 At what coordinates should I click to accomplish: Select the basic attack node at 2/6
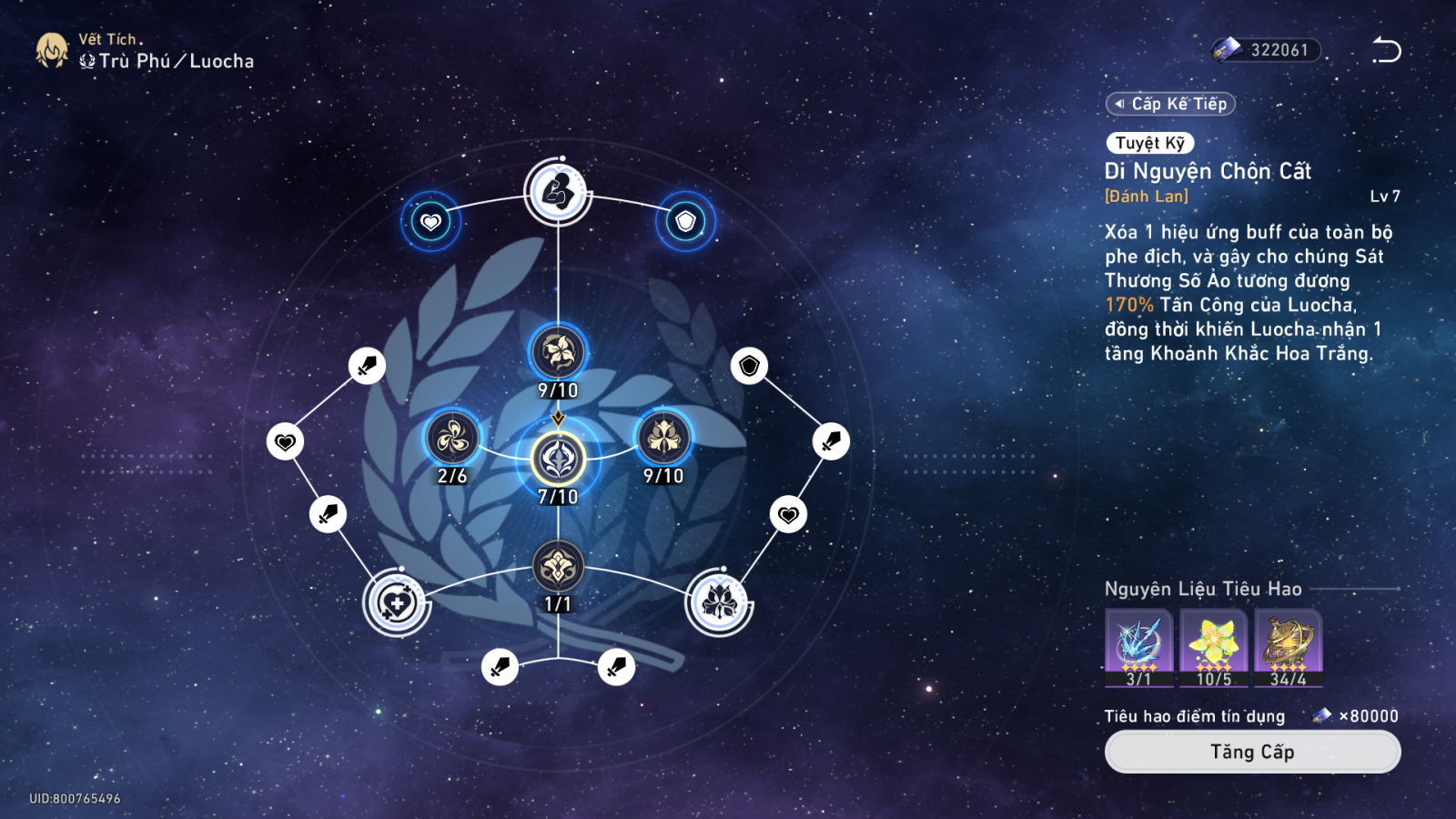click(x=452, y=439)
